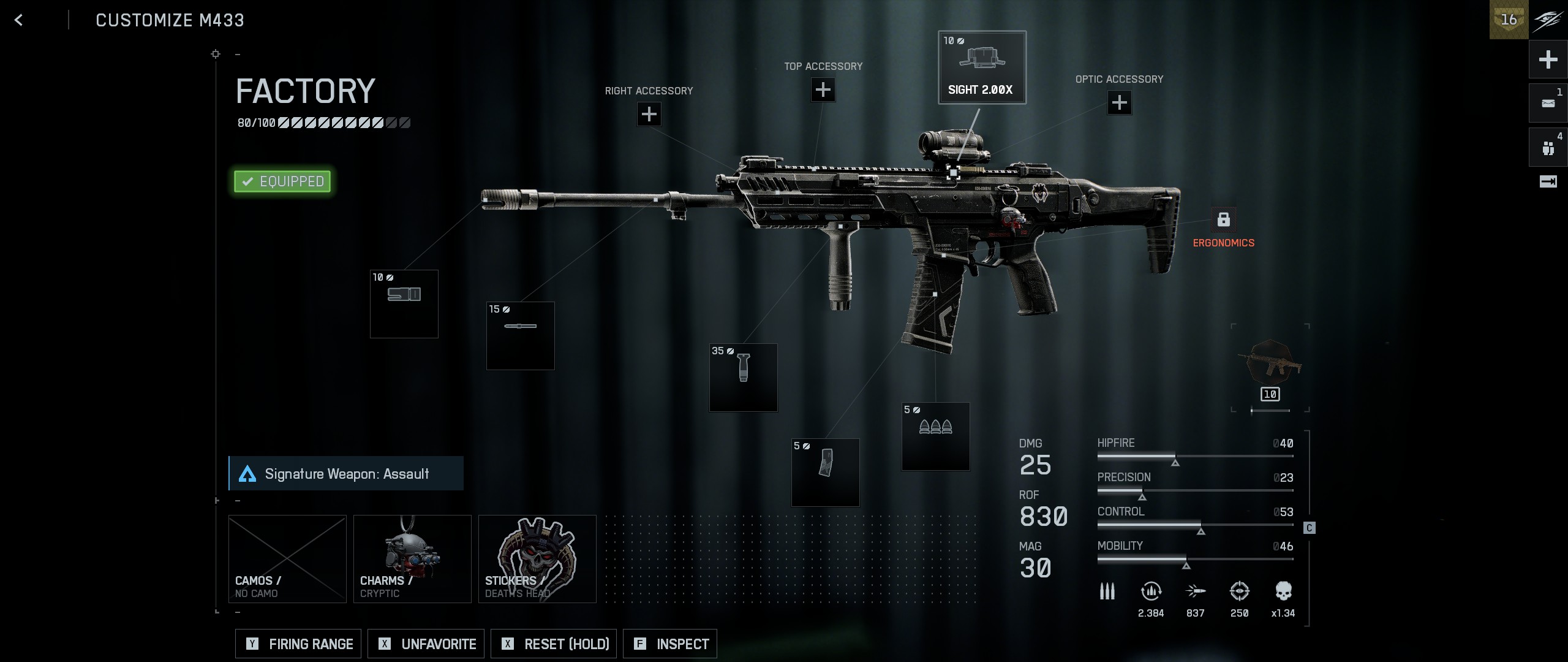Add a Top Accessory attachment

tap(823, 90)
